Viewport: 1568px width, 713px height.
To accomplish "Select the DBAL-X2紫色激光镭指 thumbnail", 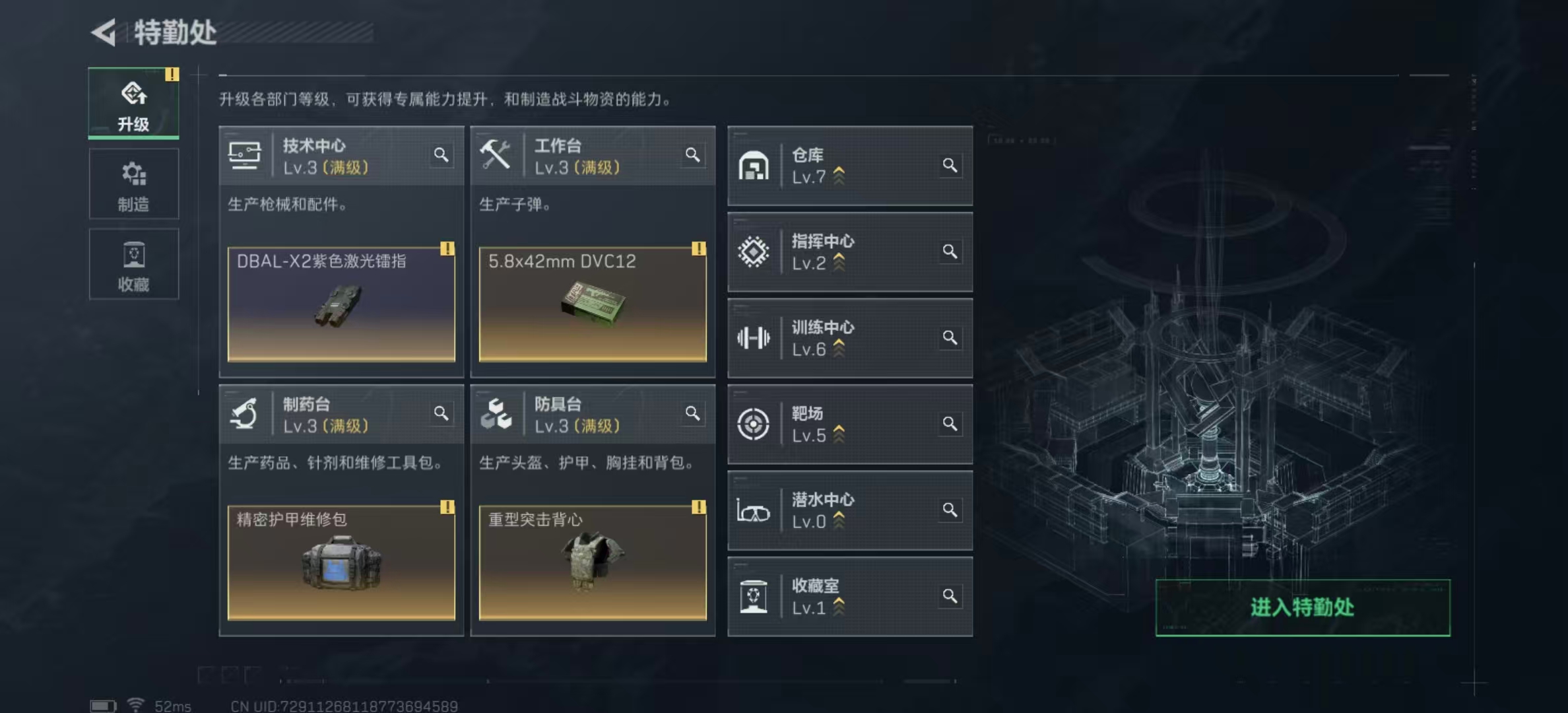I will click(341, 304).
